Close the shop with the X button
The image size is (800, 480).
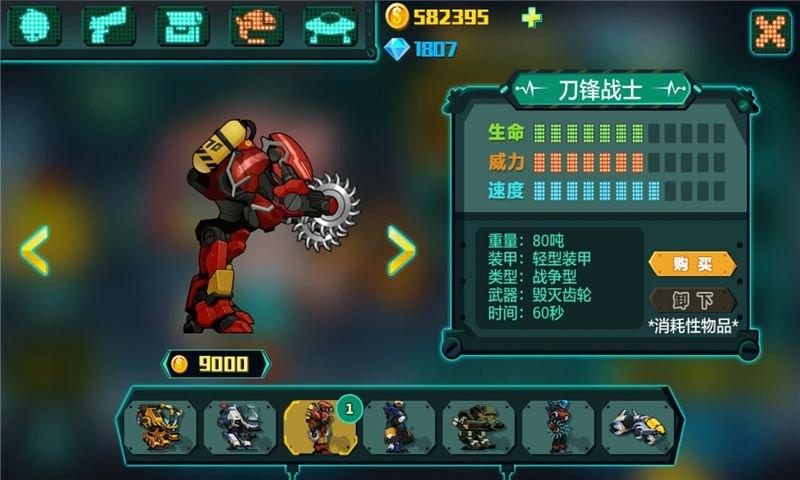click(x=771, y=31)
